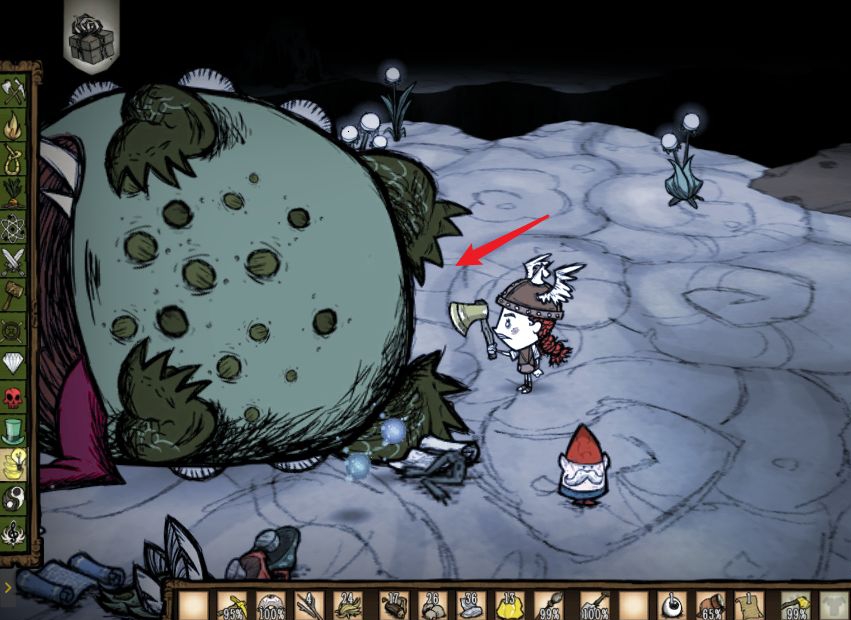851x620 pixels.
Task: Pick the eyeball item in inventory
Action: tap(672, 604)
